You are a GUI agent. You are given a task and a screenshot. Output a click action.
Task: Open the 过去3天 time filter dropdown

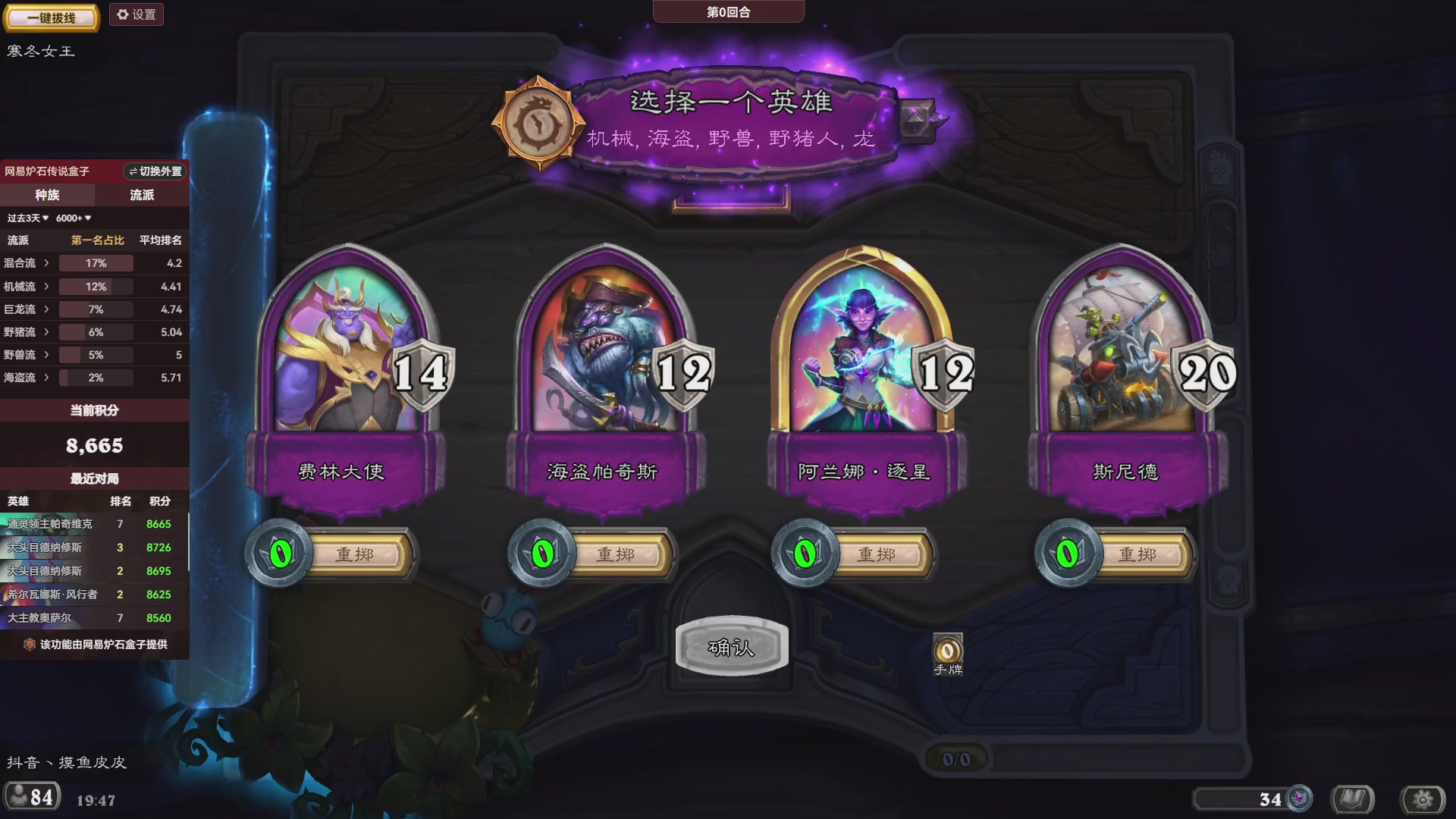pos(28,218)
